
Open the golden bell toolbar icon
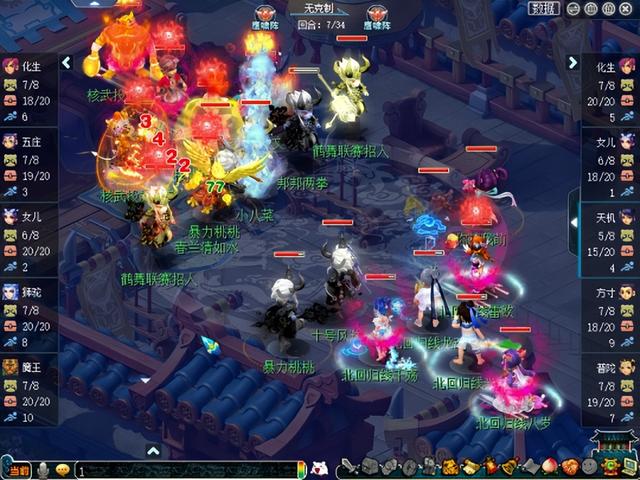tap(510, 467)
